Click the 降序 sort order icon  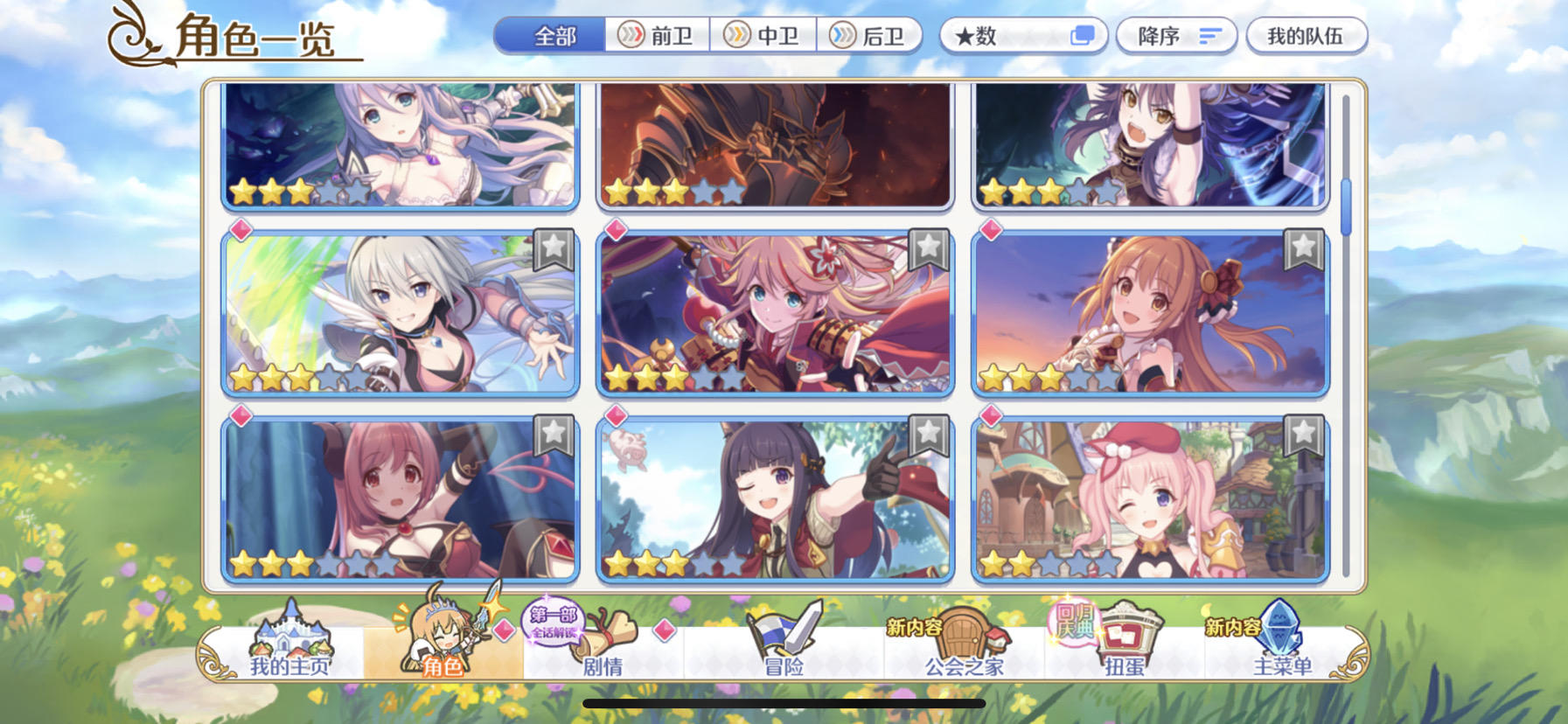(1176, 36)
